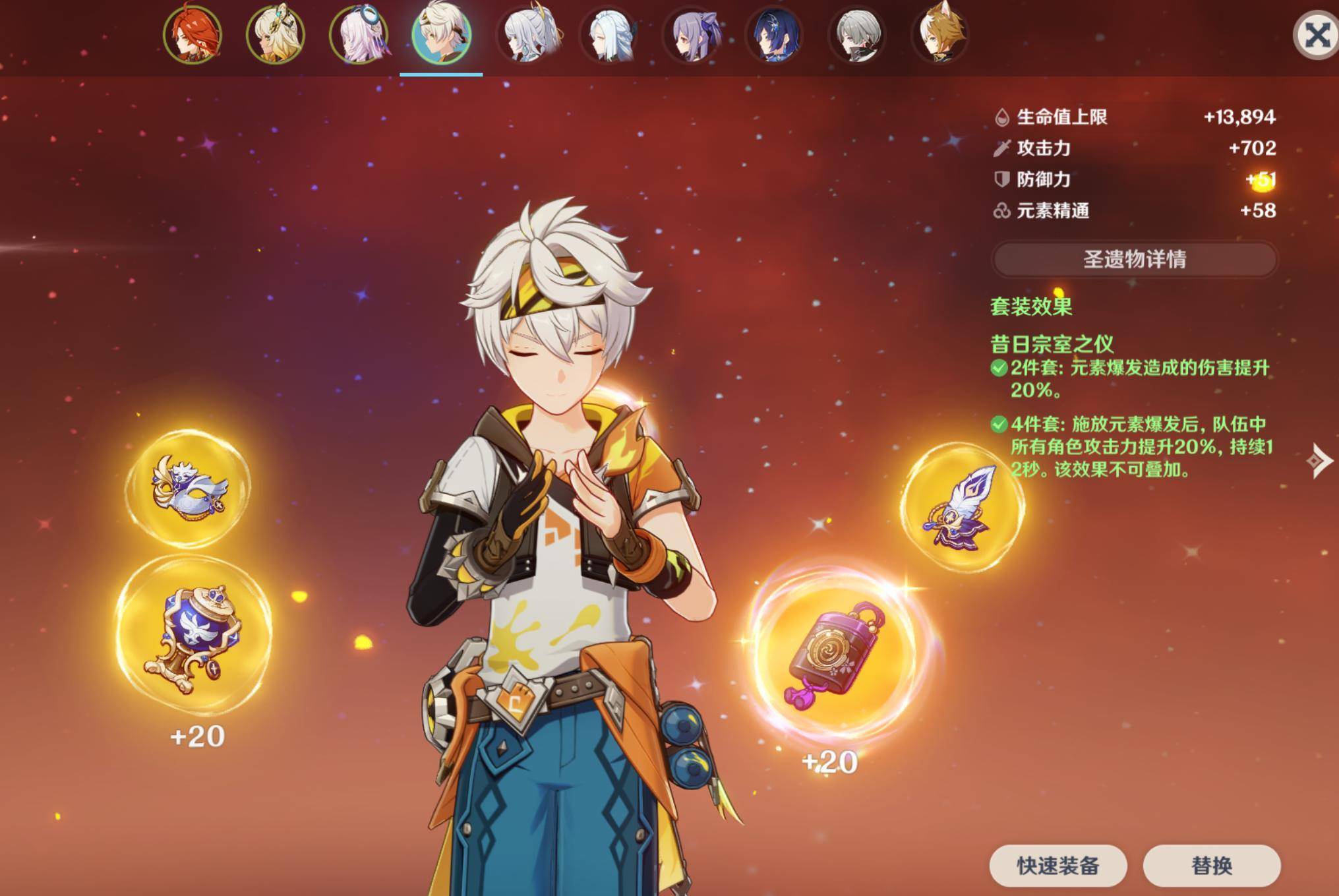1339x896 pixels.
Task: Select the grey-haired male character portrait
Action: (858, 35)
